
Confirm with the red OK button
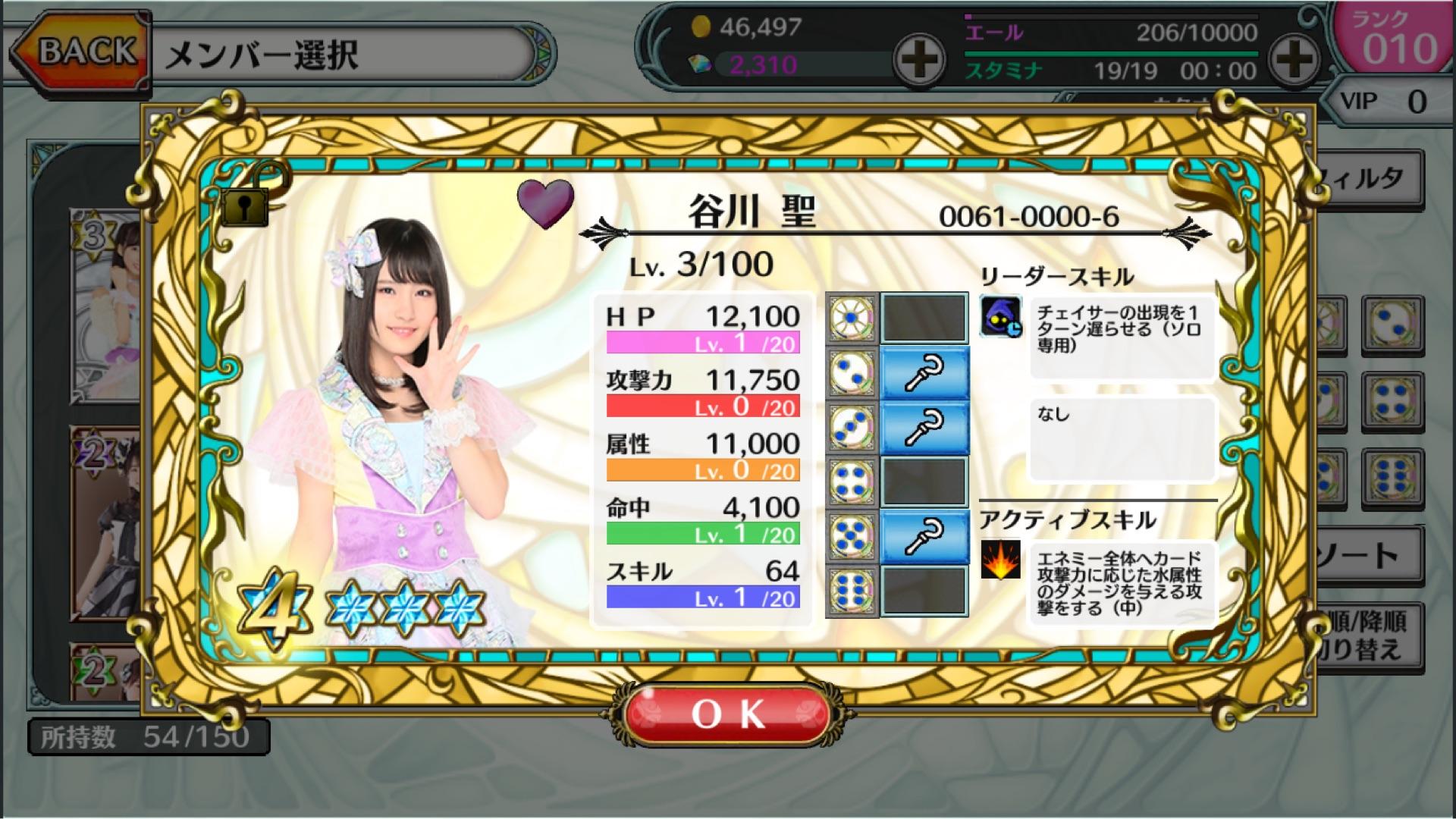(x=728, y=714)
